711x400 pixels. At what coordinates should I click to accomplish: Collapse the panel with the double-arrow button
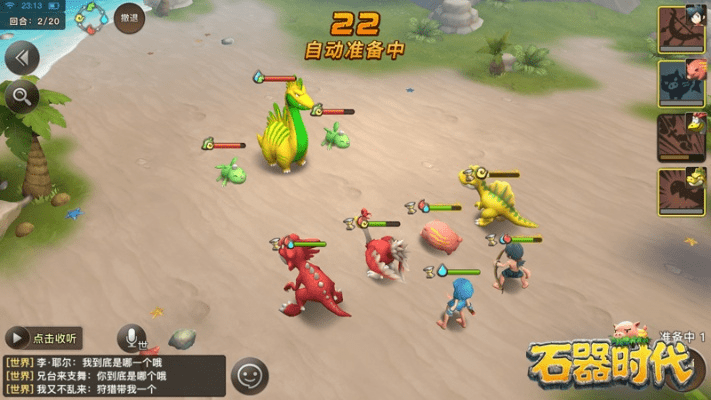pos(21,57)
